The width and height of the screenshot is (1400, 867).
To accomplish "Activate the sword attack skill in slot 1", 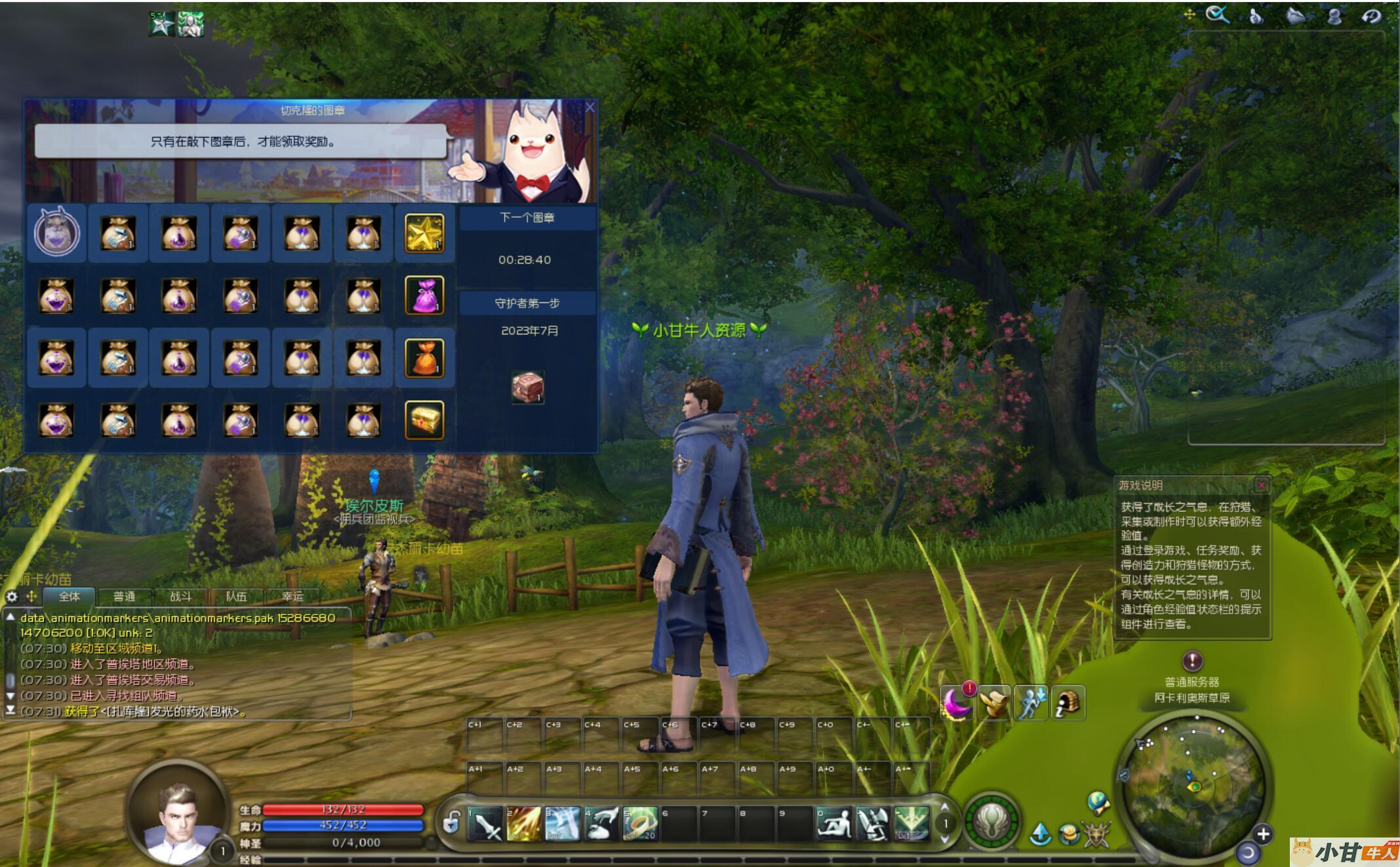I will tap(486, 824).
